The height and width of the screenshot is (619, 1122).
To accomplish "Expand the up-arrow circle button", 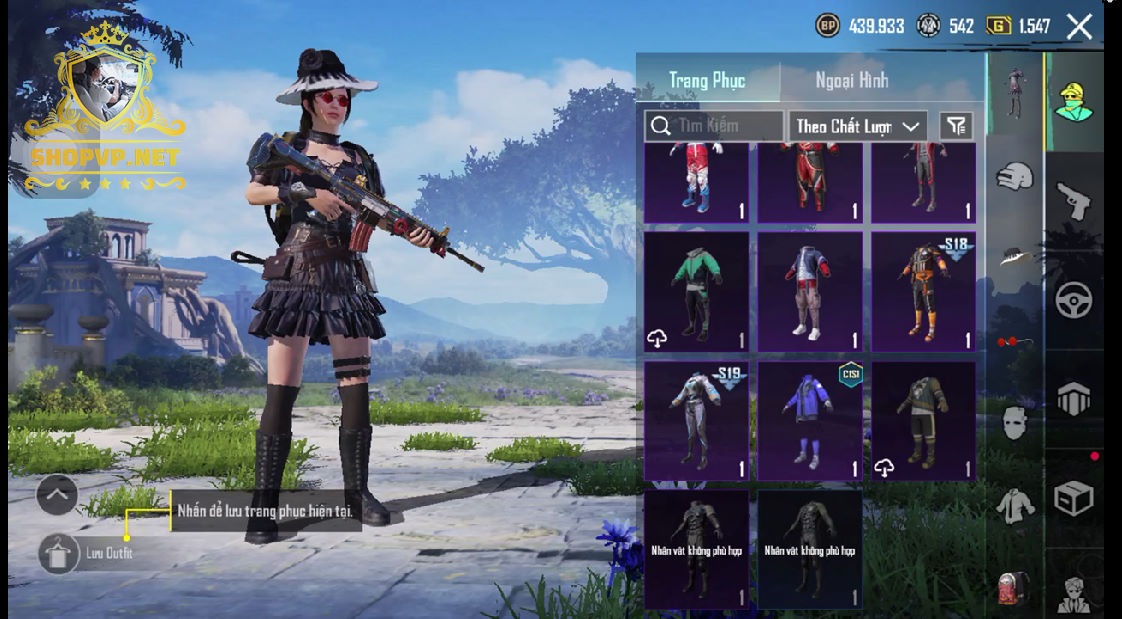I will 57,494.
